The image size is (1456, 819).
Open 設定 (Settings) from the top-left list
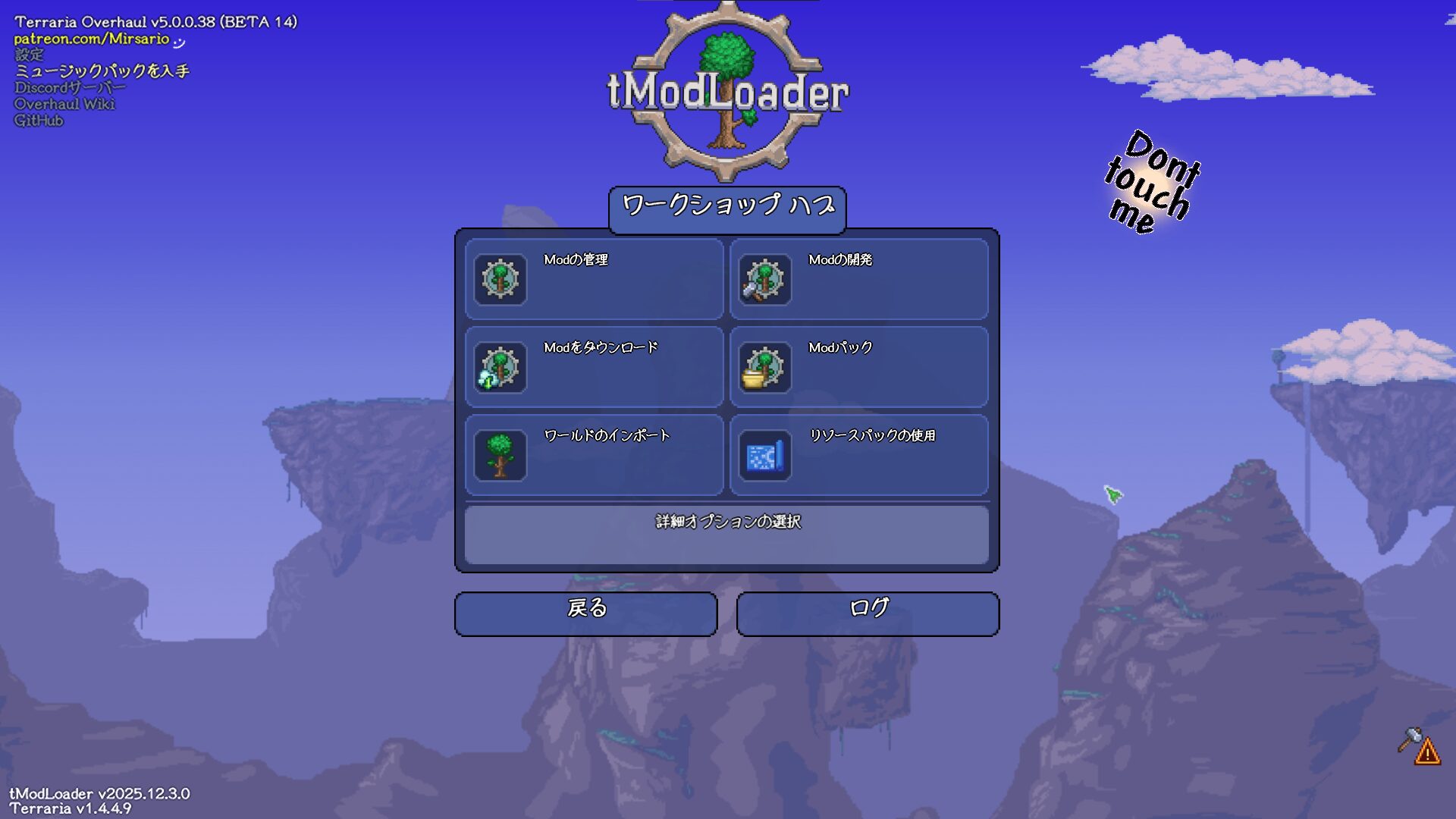point(28,55)
